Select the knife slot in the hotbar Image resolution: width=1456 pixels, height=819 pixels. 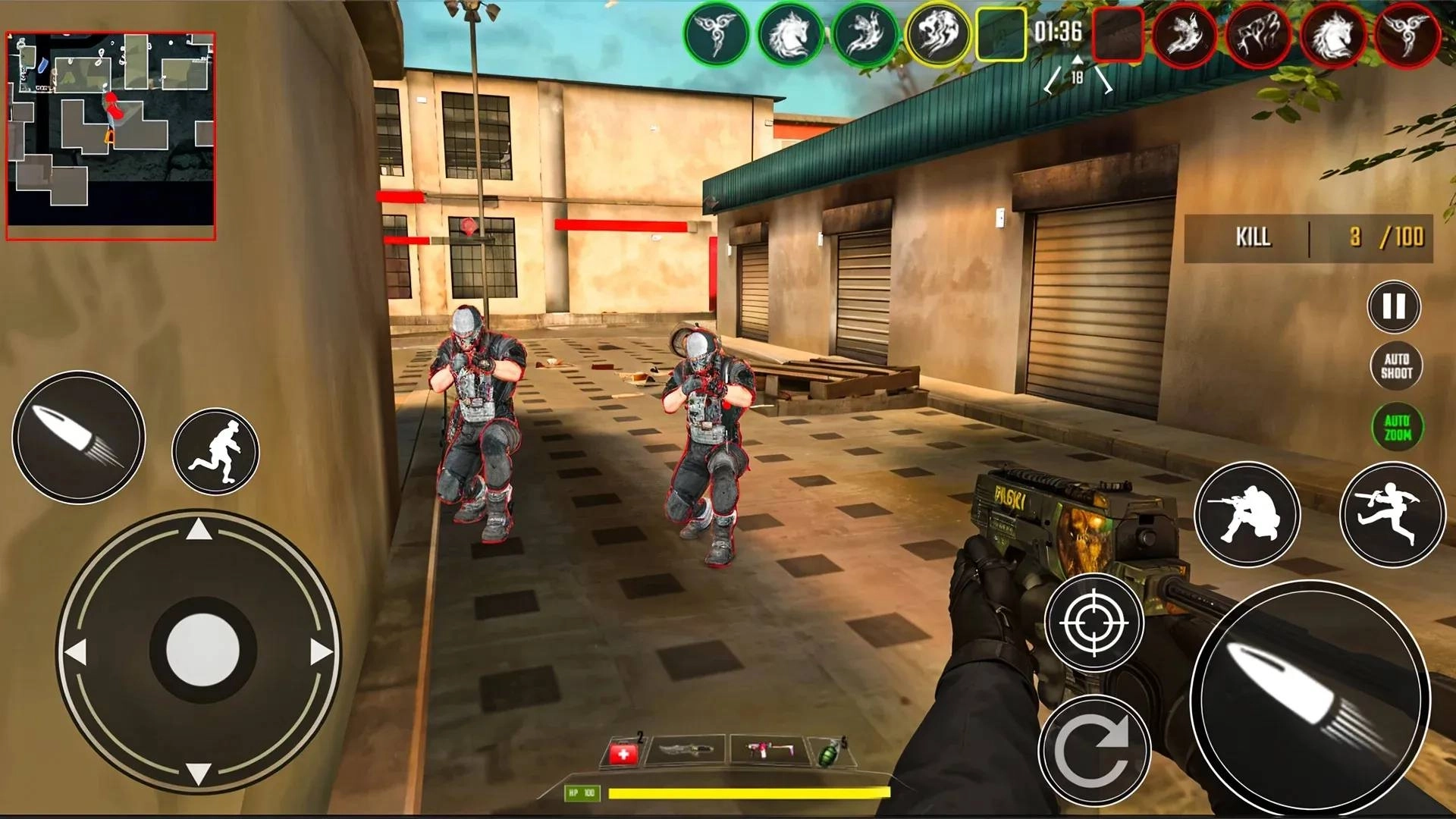(686, 751)
